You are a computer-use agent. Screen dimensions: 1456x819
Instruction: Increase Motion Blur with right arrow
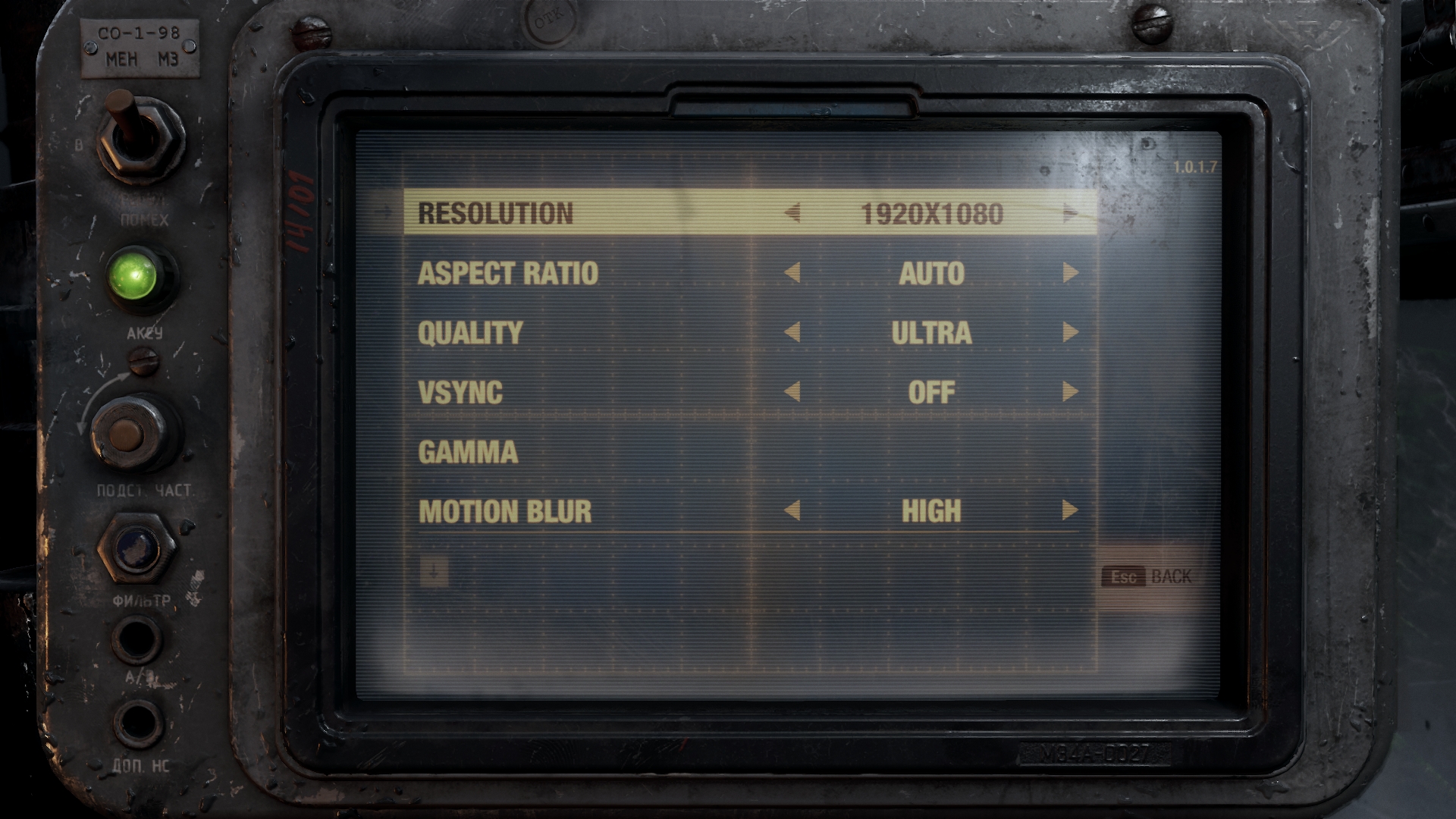(x=1070, y=510)
